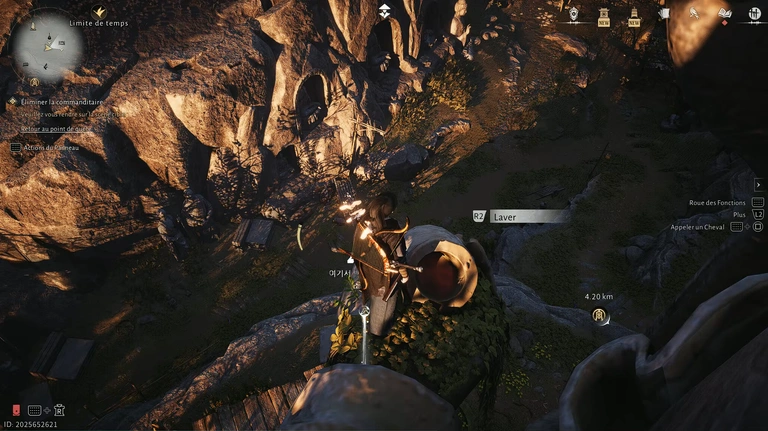Open the open-book journal icon
Viewport: 768px width, 431px height.
[725, 13]
